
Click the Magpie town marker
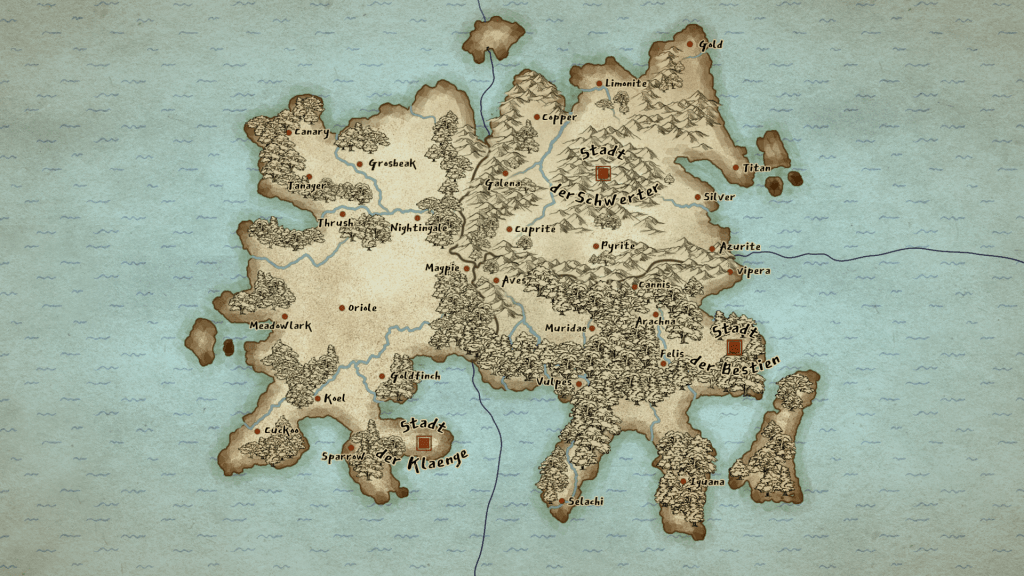click(x=466, y=268)
